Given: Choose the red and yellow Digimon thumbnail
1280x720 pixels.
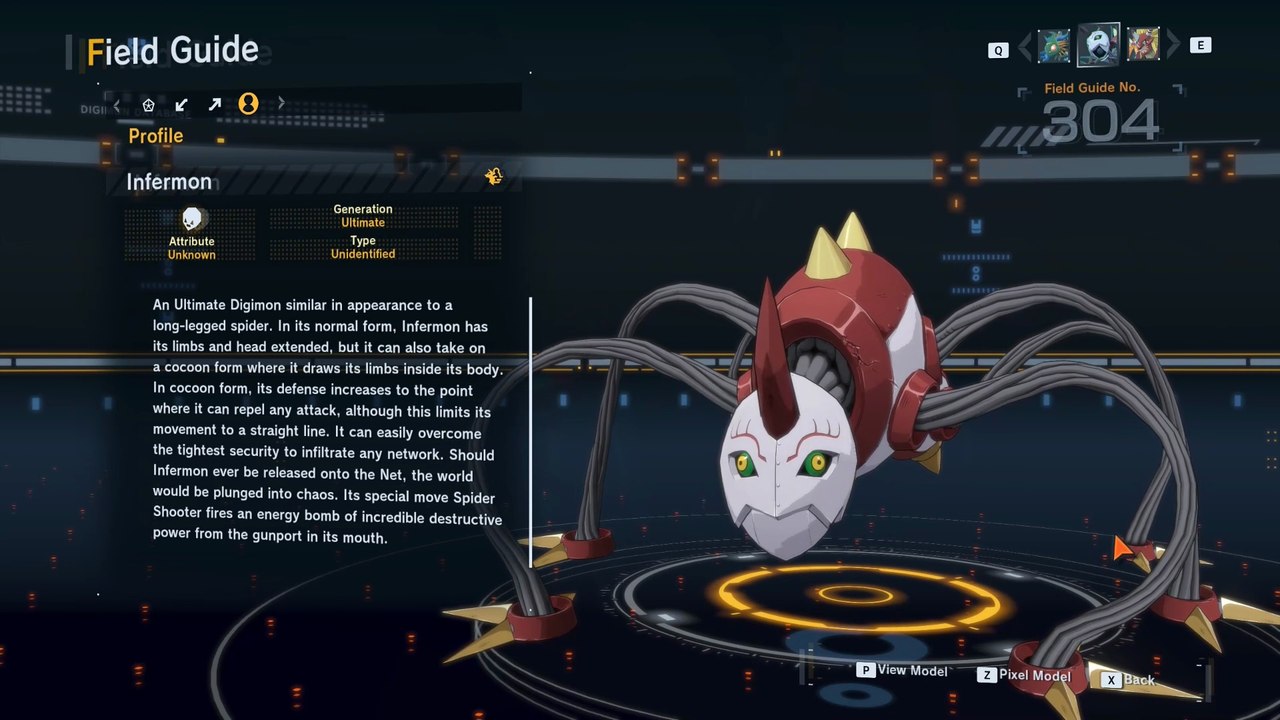Looking at the screenshot, I should click(1143, 45).
